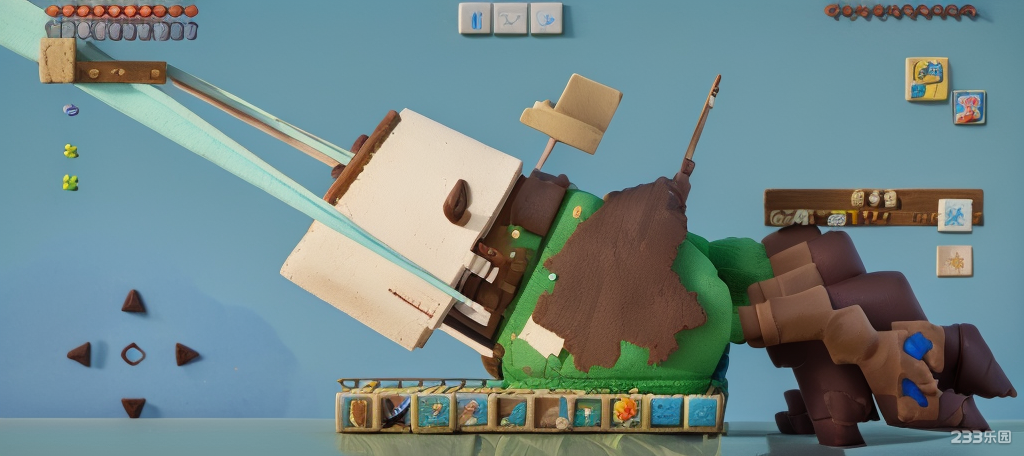Image resolution: width=1024 pixels, height=456 pixels.
Task: Choose the brown shield slot at hotbar start
Action: point(356,411)
